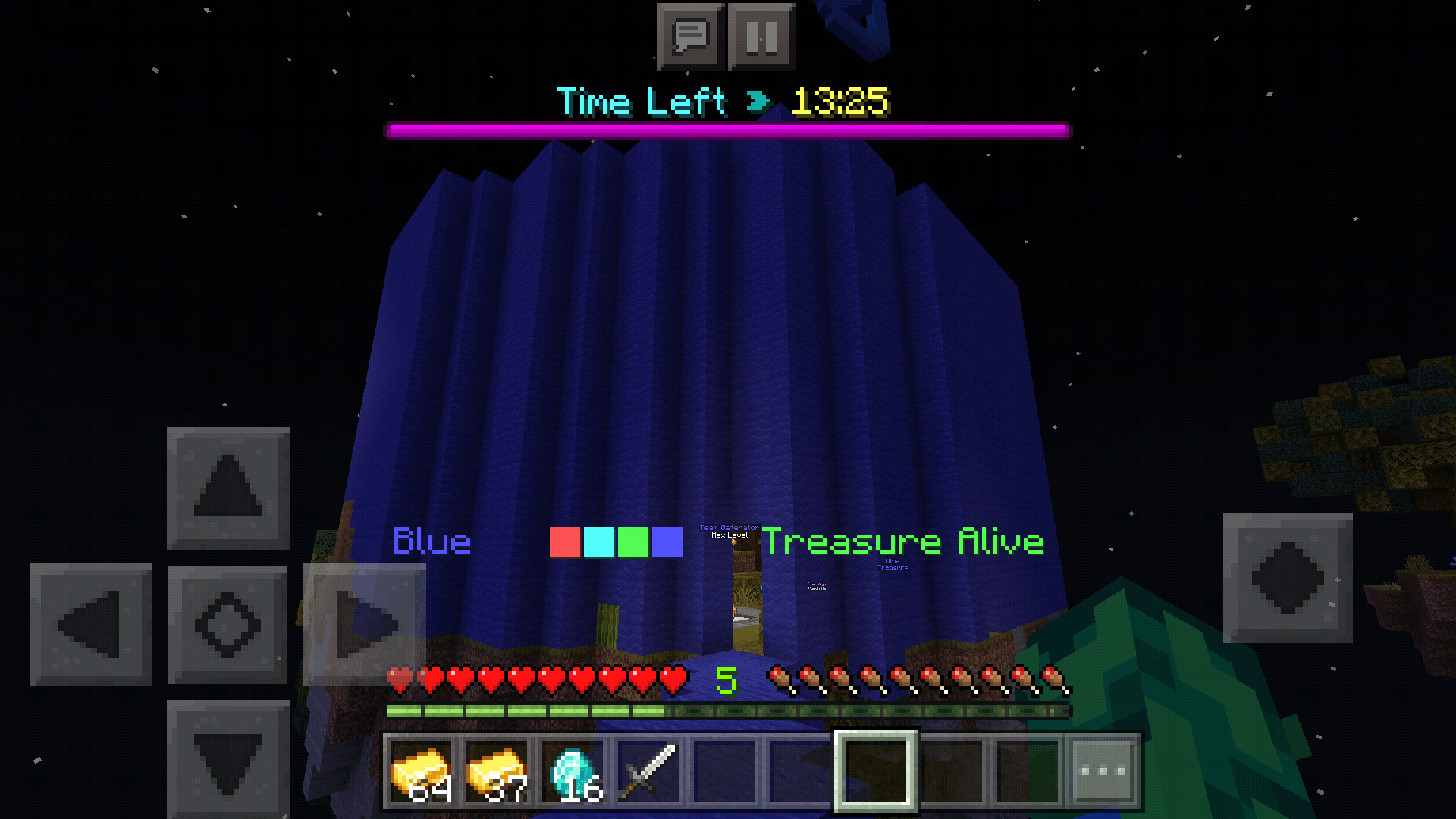1456x819 pixels.
Task: Open the chat window
Action: tap(690, 35)
